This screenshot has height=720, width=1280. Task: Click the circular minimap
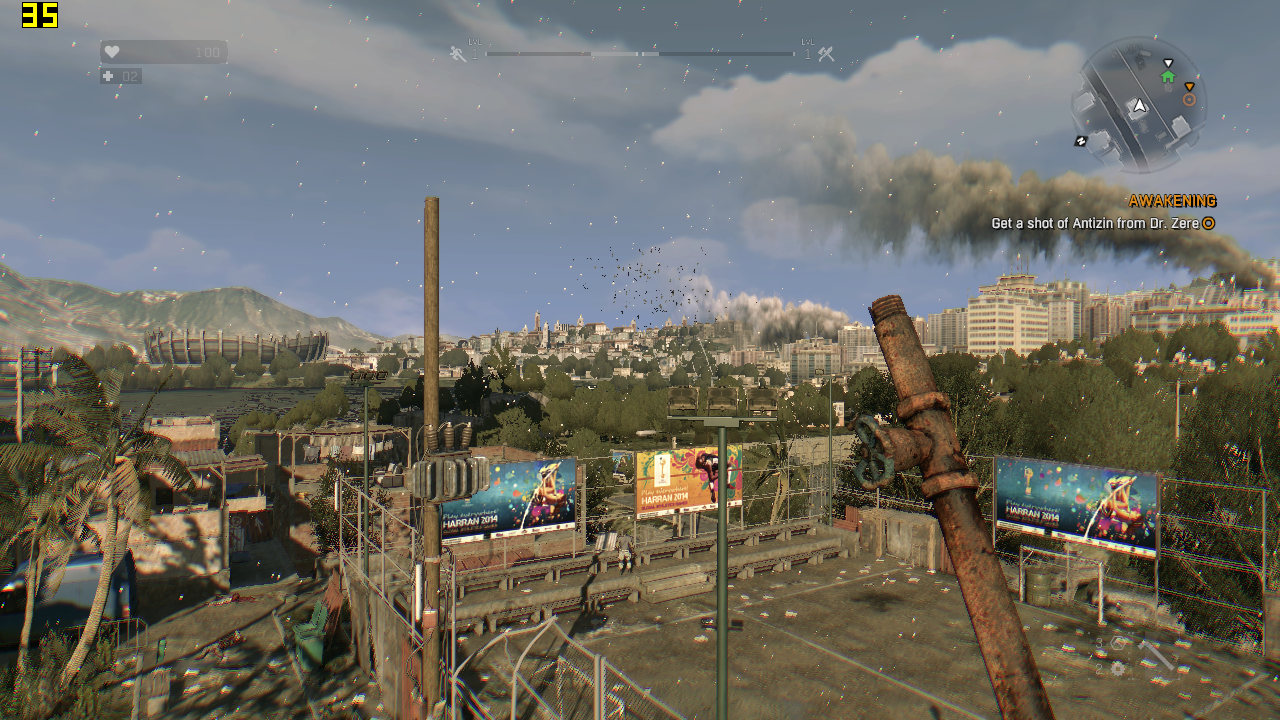(x=1138, y=104)
